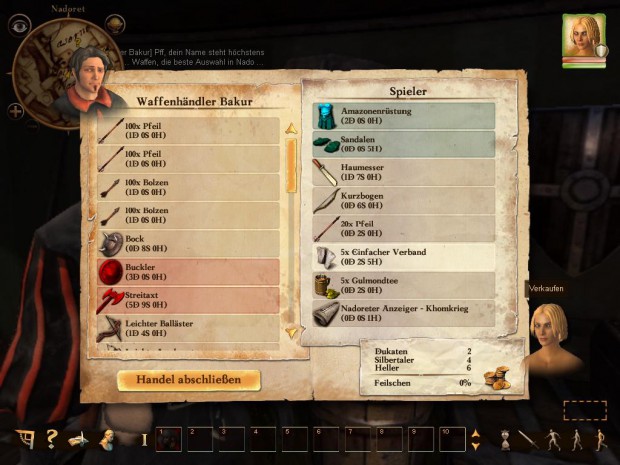620x465 pixels.
Task: Choose the Sandalen item row
Action: 404,144
